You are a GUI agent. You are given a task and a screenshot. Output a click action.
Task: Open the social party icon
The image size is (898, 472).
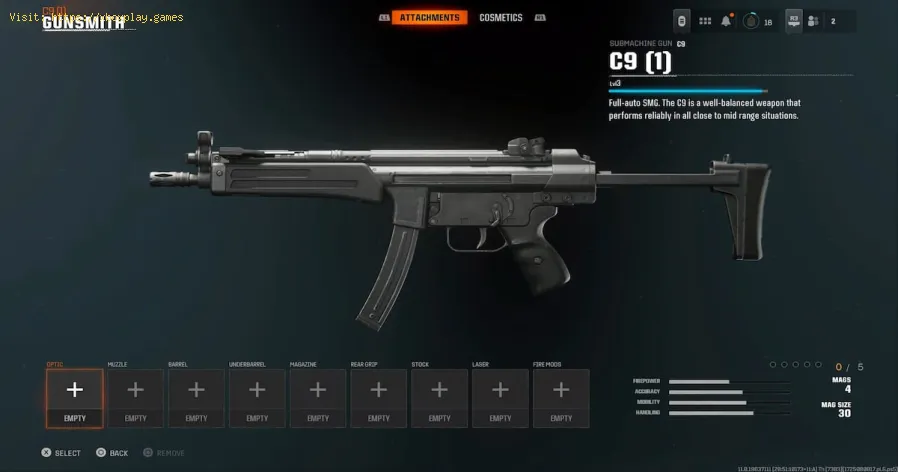click(813, 21)
